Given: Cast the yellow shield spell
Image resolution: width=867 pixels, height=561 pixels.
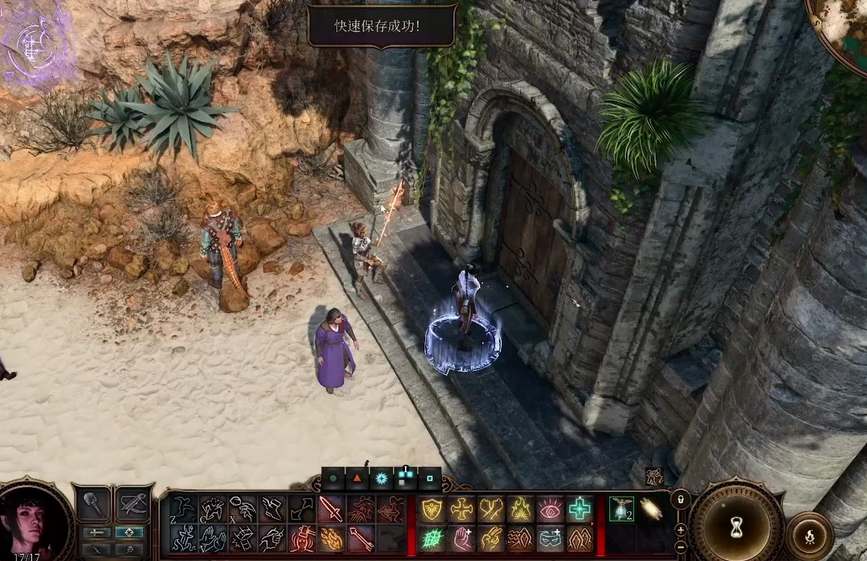Looking at the screenshot, I should click(432, 509).
